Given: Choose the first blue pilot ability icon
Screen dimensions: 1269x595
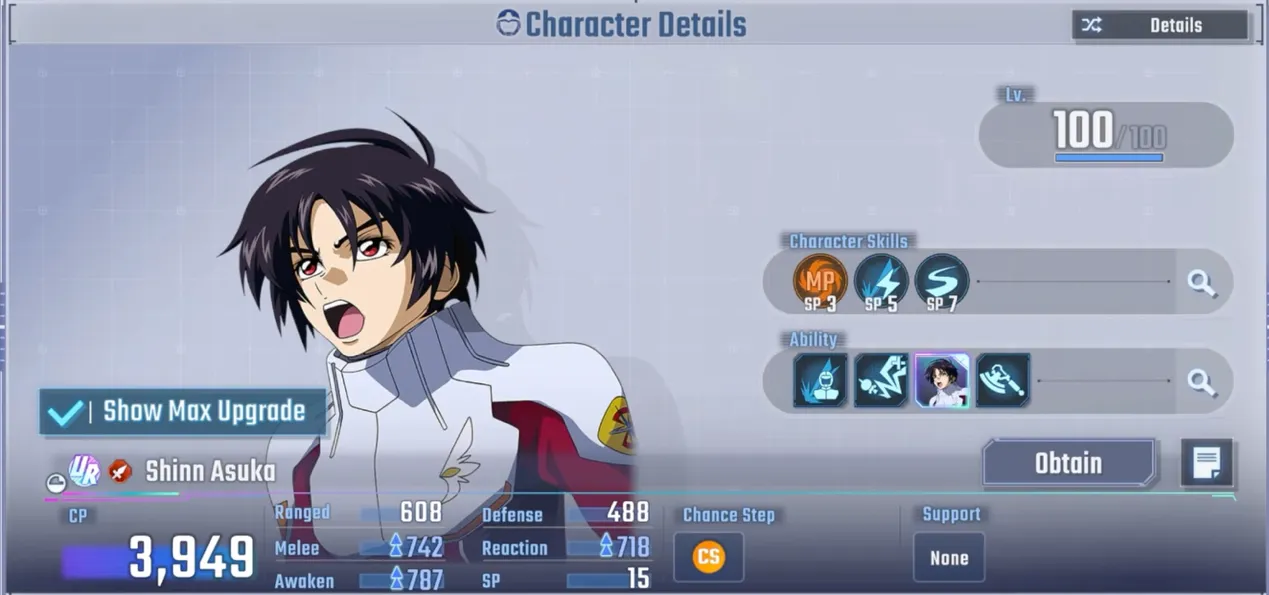Looking at the screenshot, I should pyautogui.click(x=820, y=380).
